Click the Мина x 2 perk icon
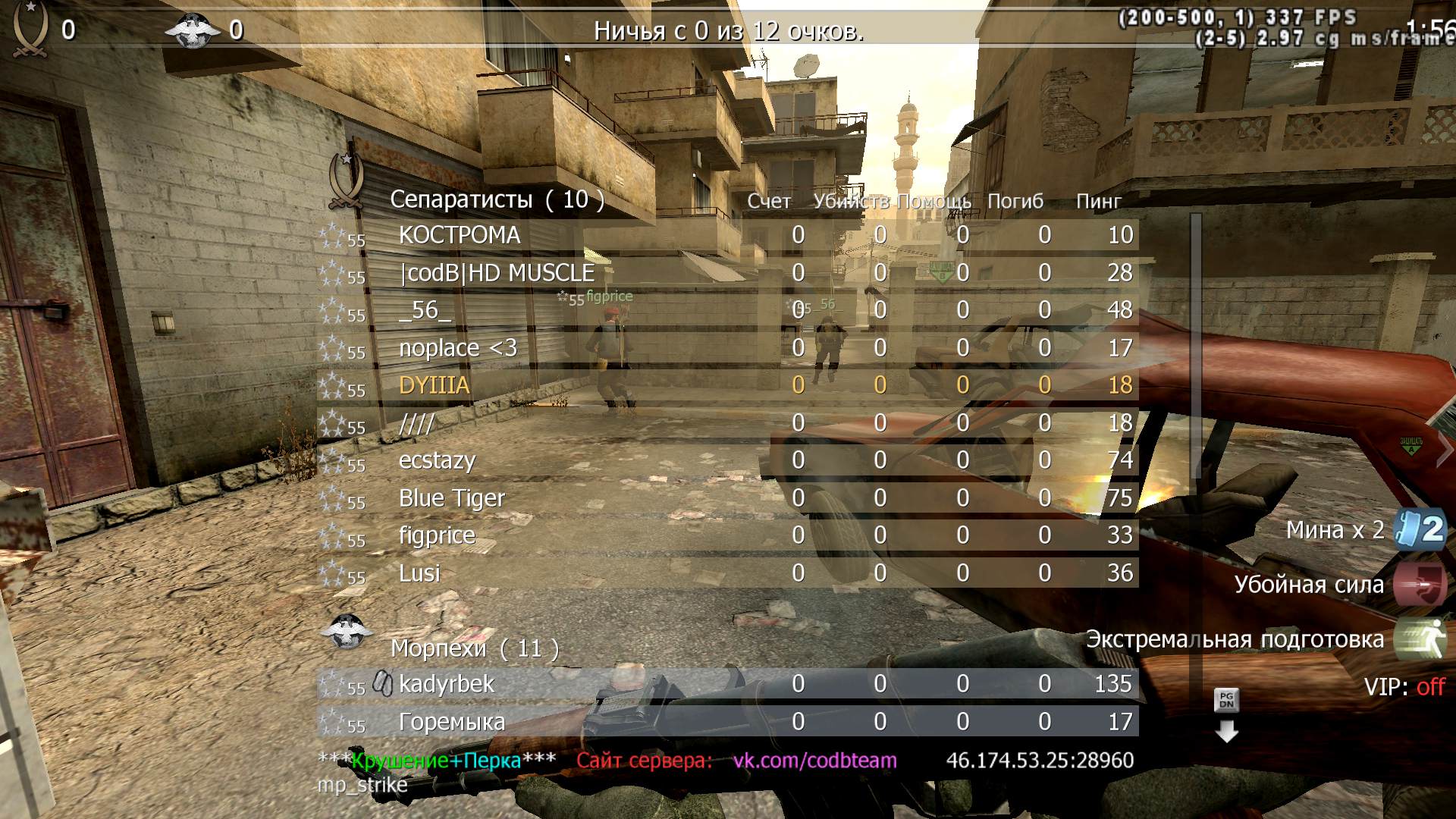The height and width of the screenshot is (819, 1456). (x=1420, y=529)
